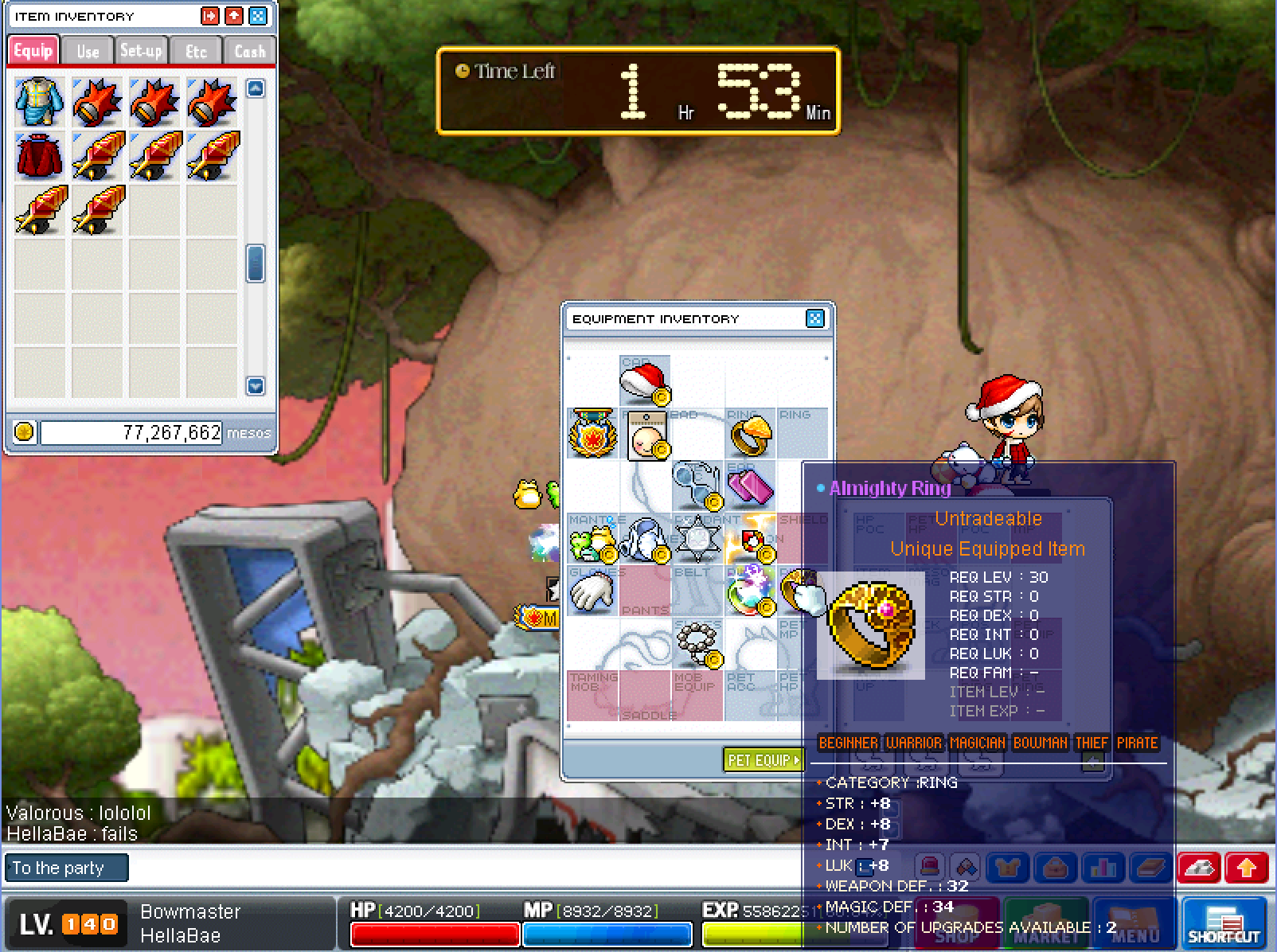Click the chat target 'To the party' selector
This screenshot has height=952, width=1277.
[x=66, y=868]
